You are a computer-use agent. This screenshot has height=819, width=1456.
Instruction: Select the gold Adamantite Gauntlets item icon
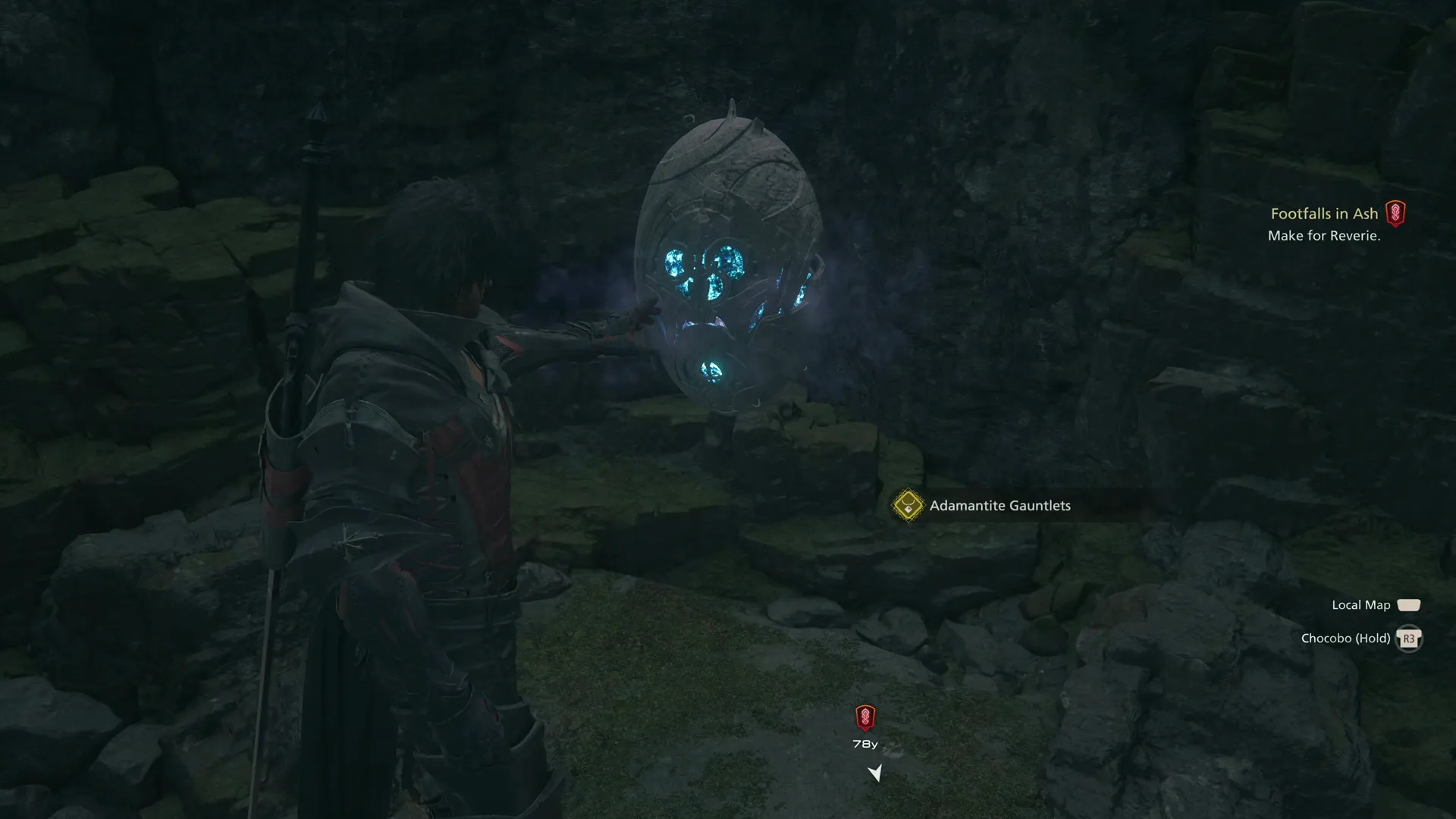coord(907,505)
